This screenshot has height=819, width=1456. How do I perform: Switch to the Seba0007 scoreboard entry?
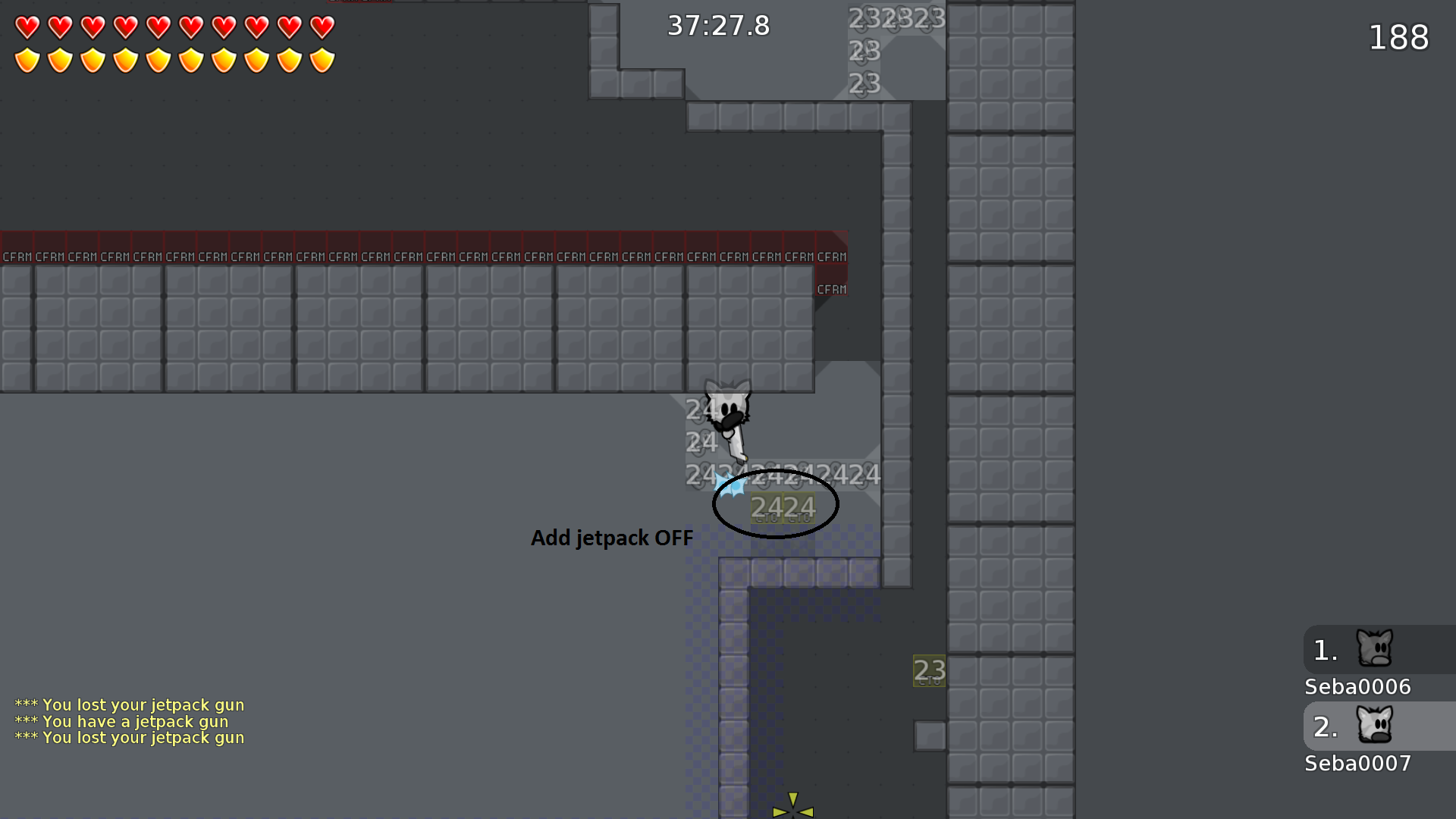pyautogui.click(x=1357, y=764)
